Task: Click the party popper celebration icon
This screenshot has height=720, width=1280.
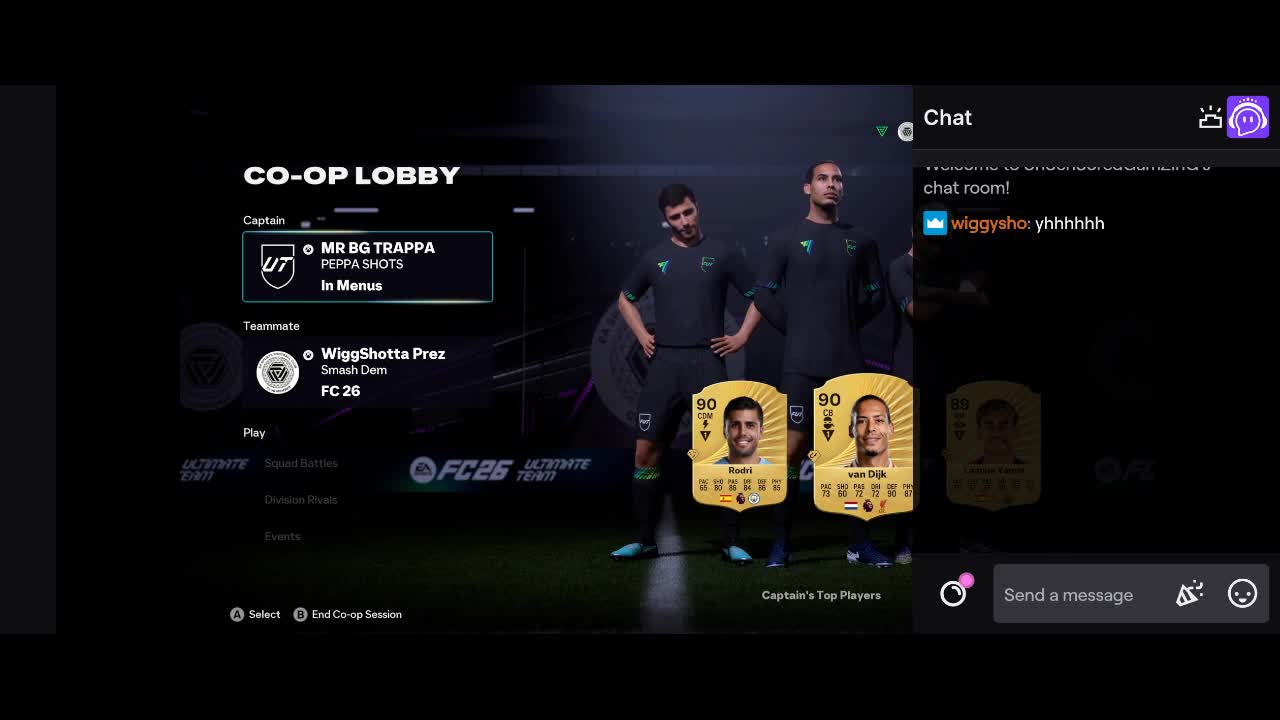Action: click(1189, 594)
